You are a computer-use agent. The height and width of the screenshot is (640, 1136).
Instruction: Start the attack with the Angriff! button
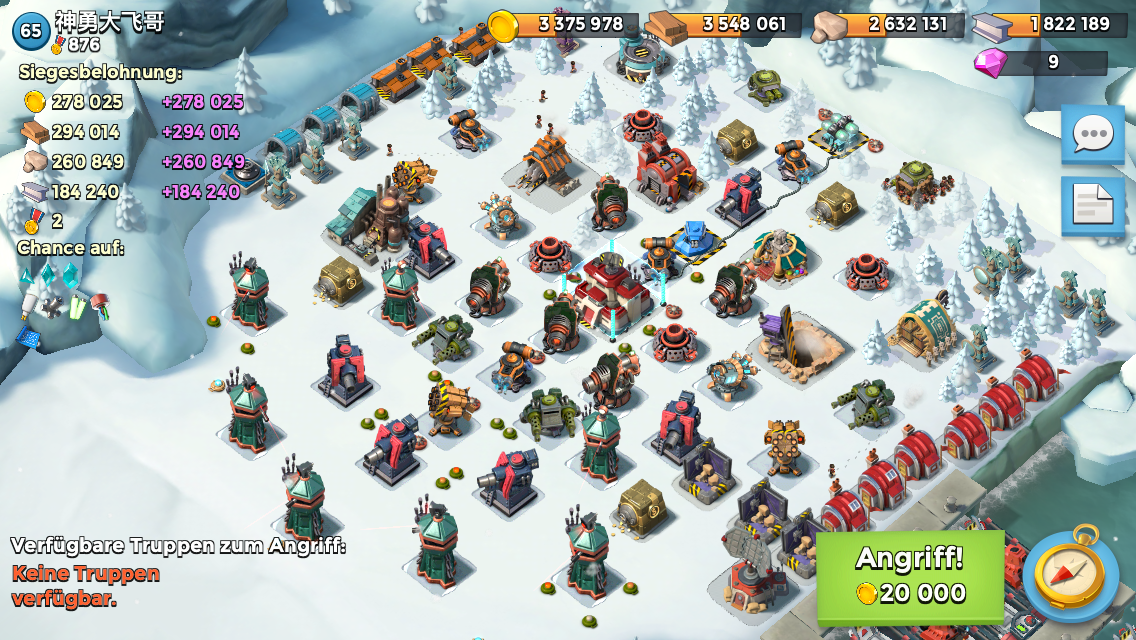pyautogui.click(x=910, y=577)
